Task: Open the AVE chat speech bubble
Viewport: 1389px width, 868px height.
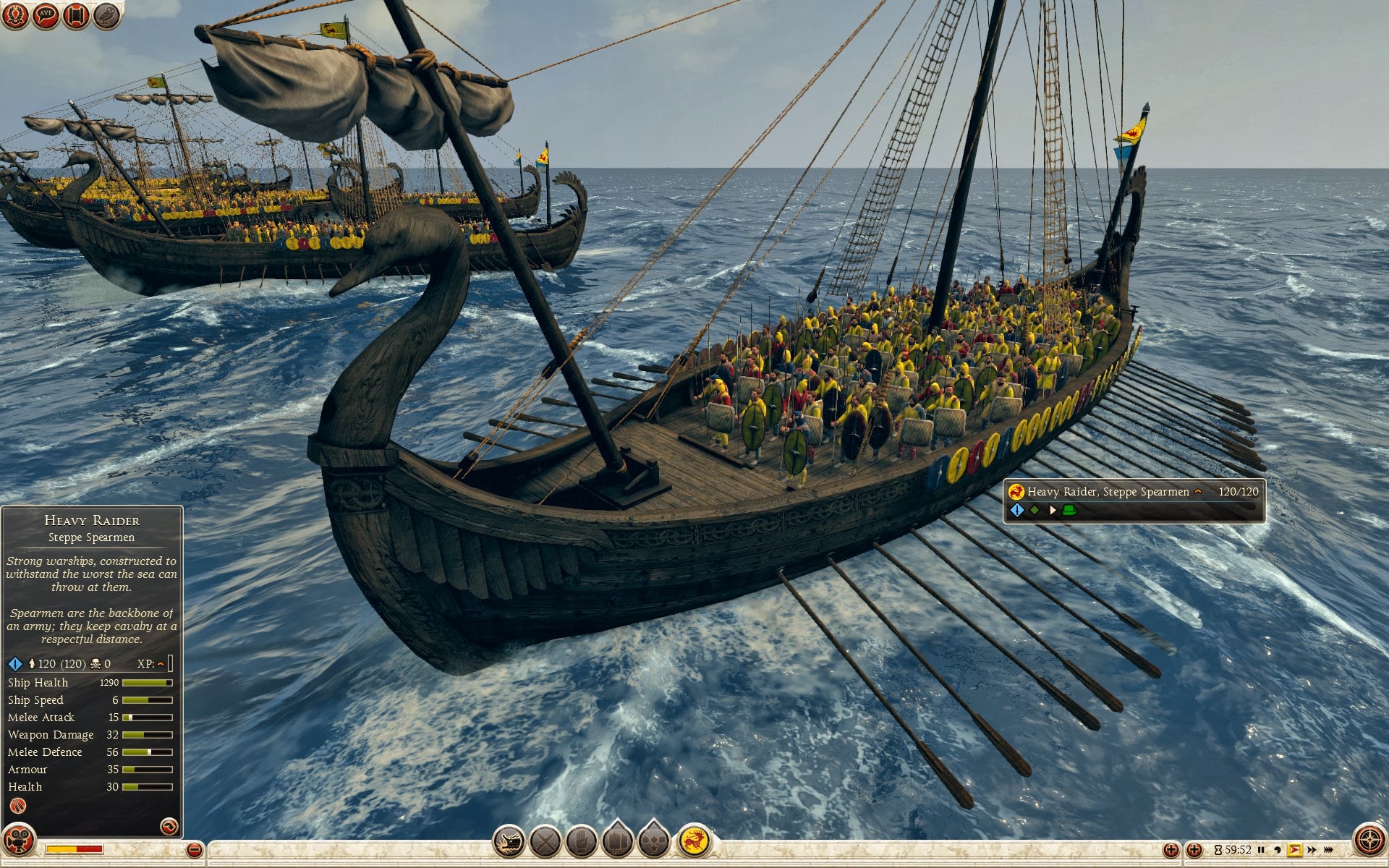Action: (x=46, y=15)
